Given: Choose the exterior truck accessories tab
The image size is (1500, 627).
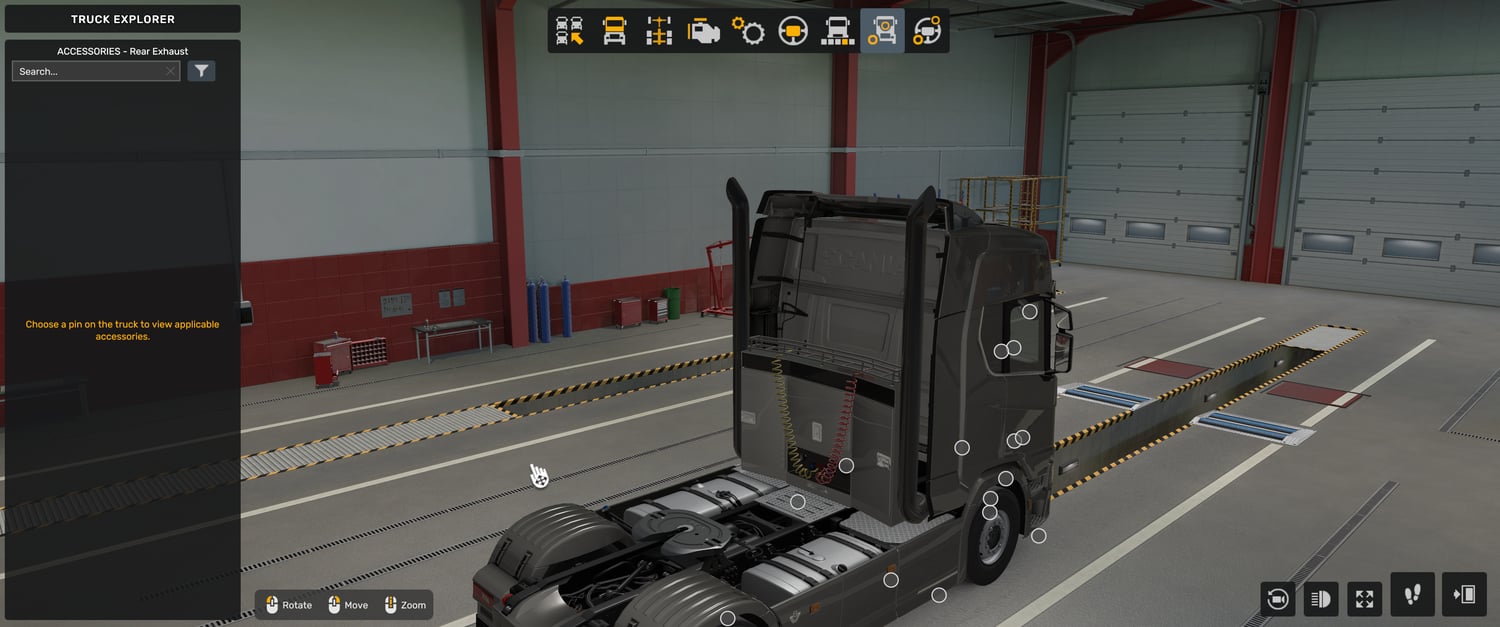Looking at the screenshot, I should [882, 31].
